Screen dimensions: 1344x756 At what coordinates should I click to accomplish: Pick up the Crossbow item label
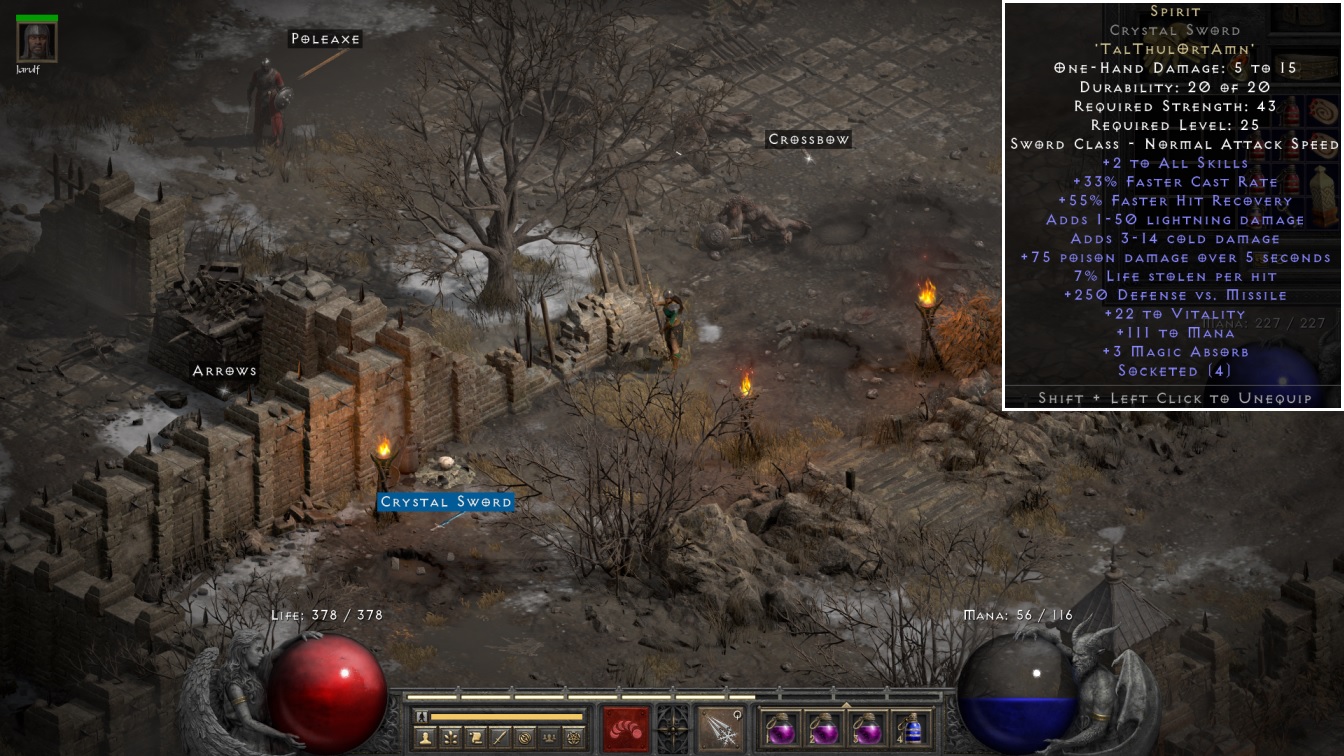point(808,140)
